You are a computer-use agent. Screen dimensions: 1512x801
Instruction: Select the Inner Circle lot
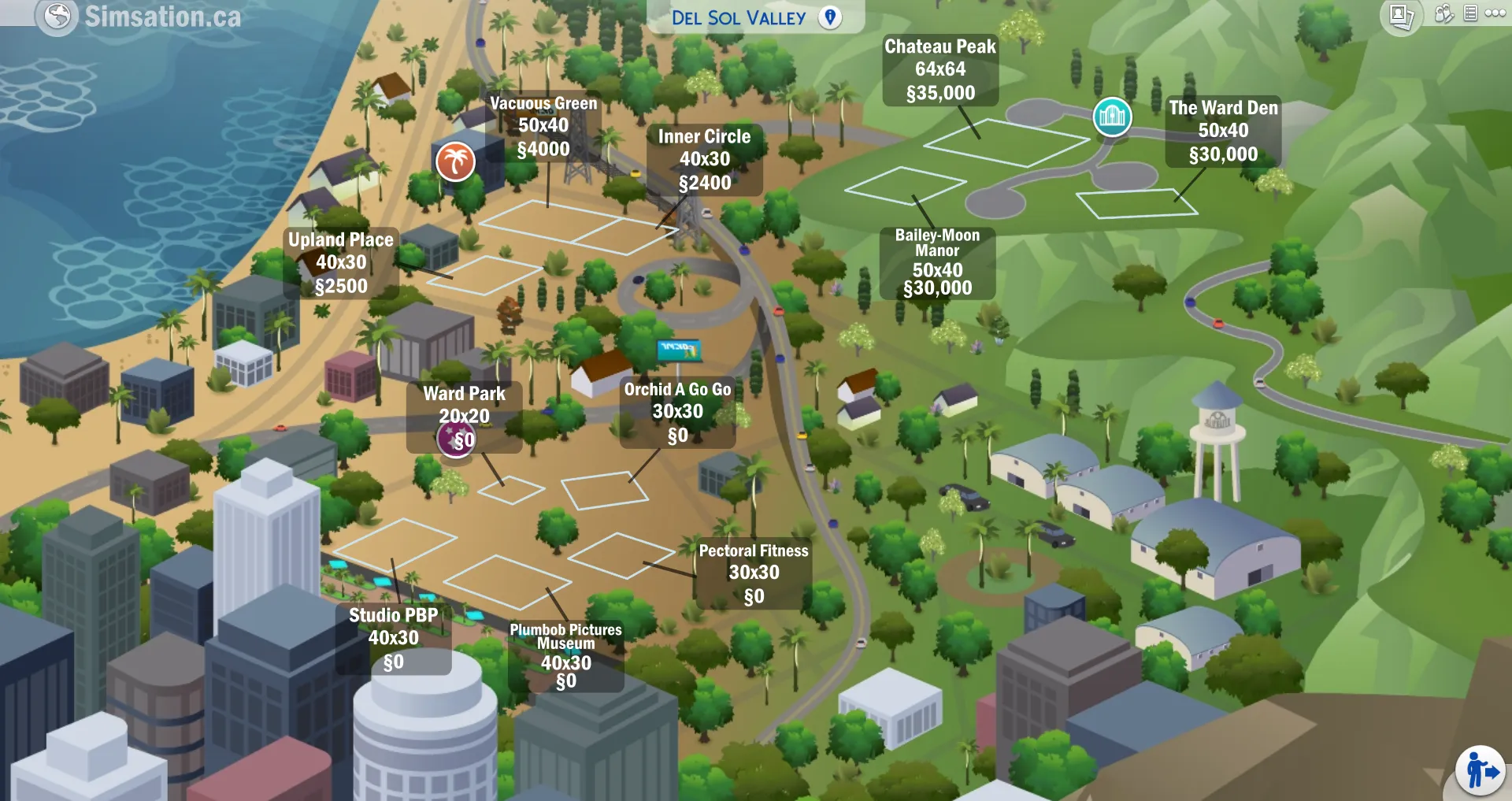coord(705,160)
